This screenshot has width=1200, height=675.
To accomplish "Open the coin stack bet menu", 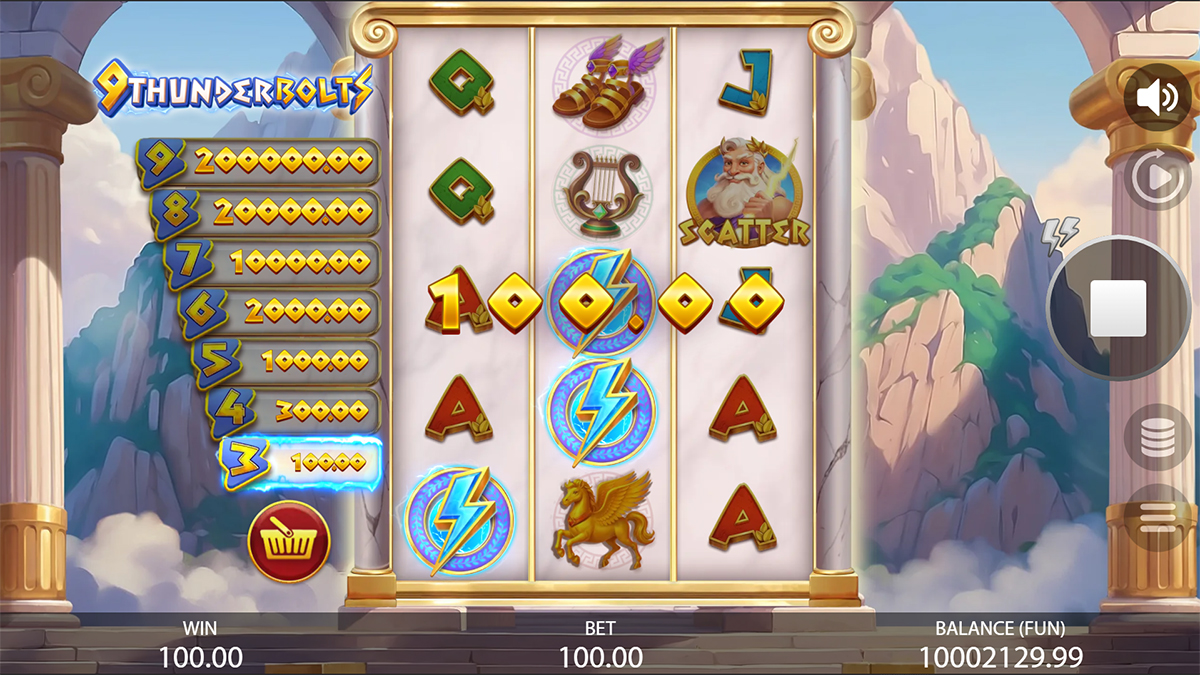I will [x=1157, y=437].
